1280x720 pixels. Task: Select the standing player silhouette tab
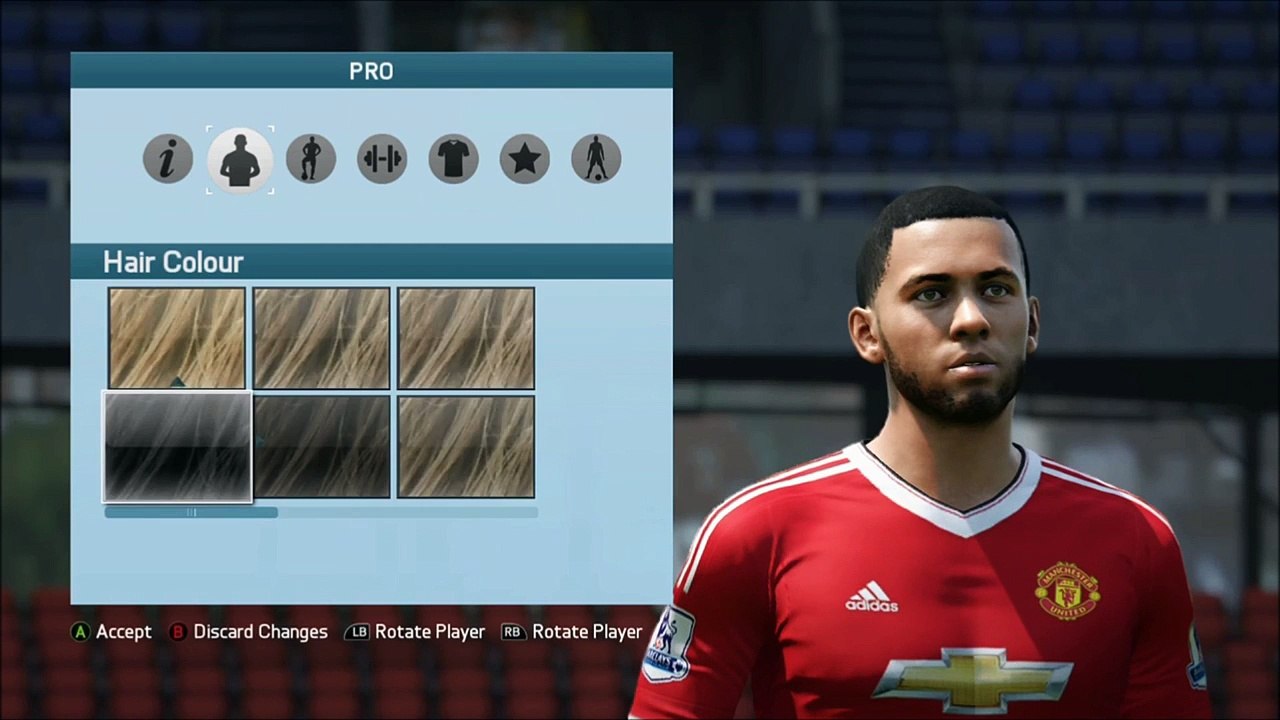(596, 159)
